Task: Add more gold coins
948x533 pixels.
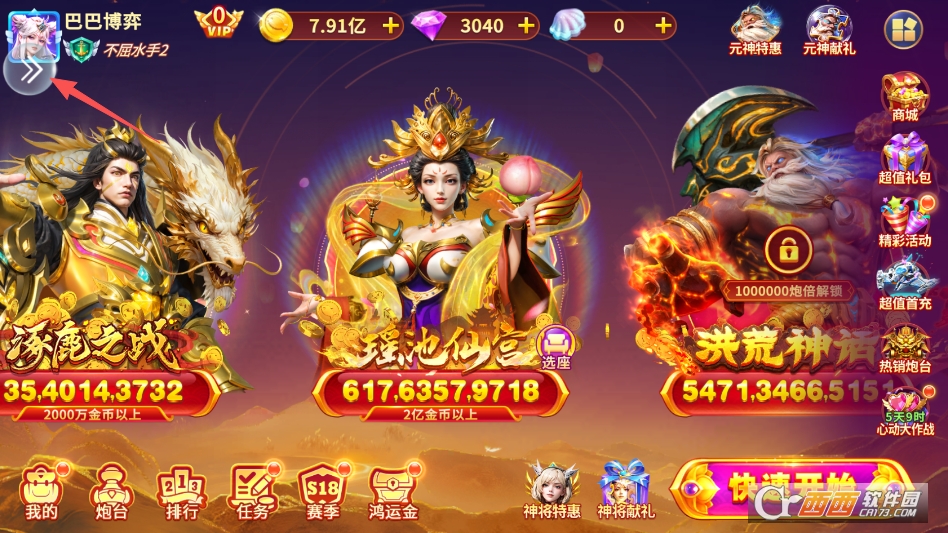Action: pyautogui.click(x=391, y=26)
